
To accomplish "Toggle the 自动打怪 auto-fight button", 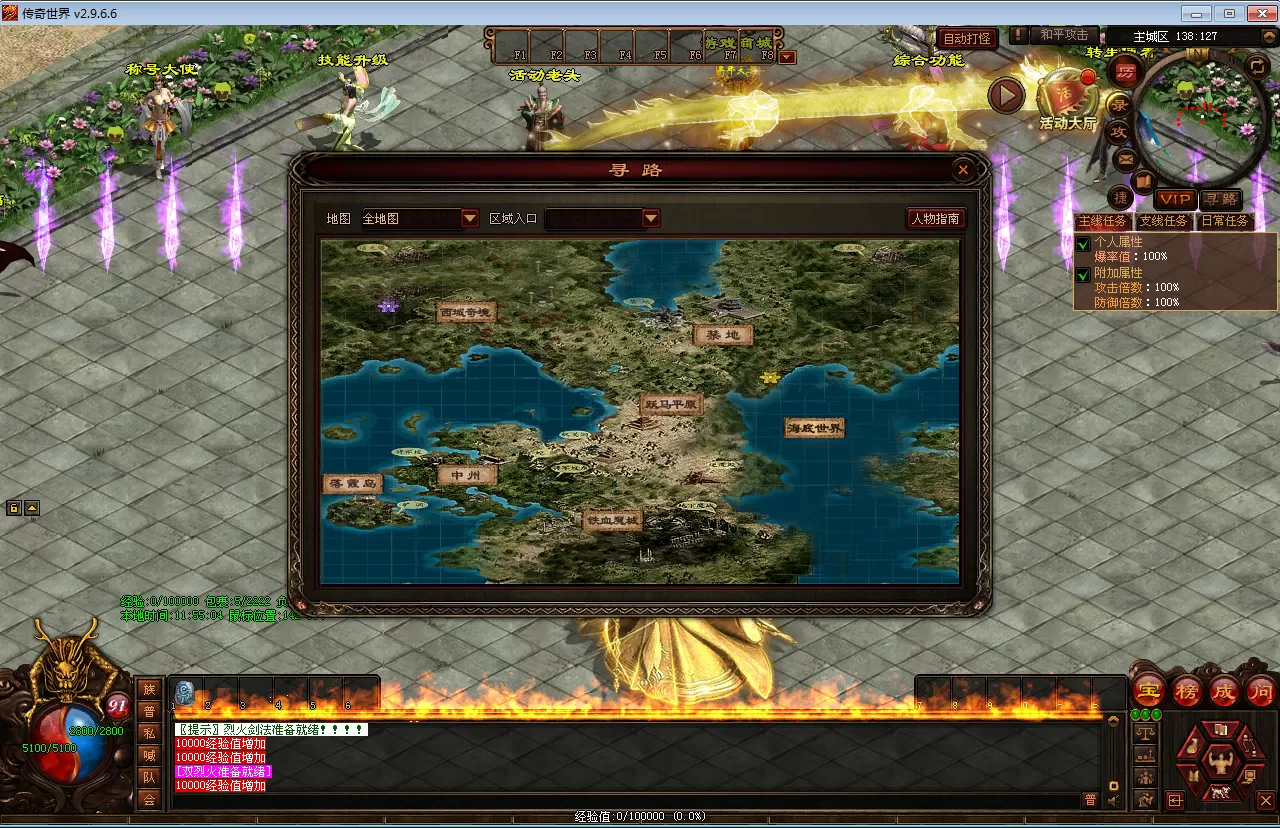I will click(x=967, y=38).
